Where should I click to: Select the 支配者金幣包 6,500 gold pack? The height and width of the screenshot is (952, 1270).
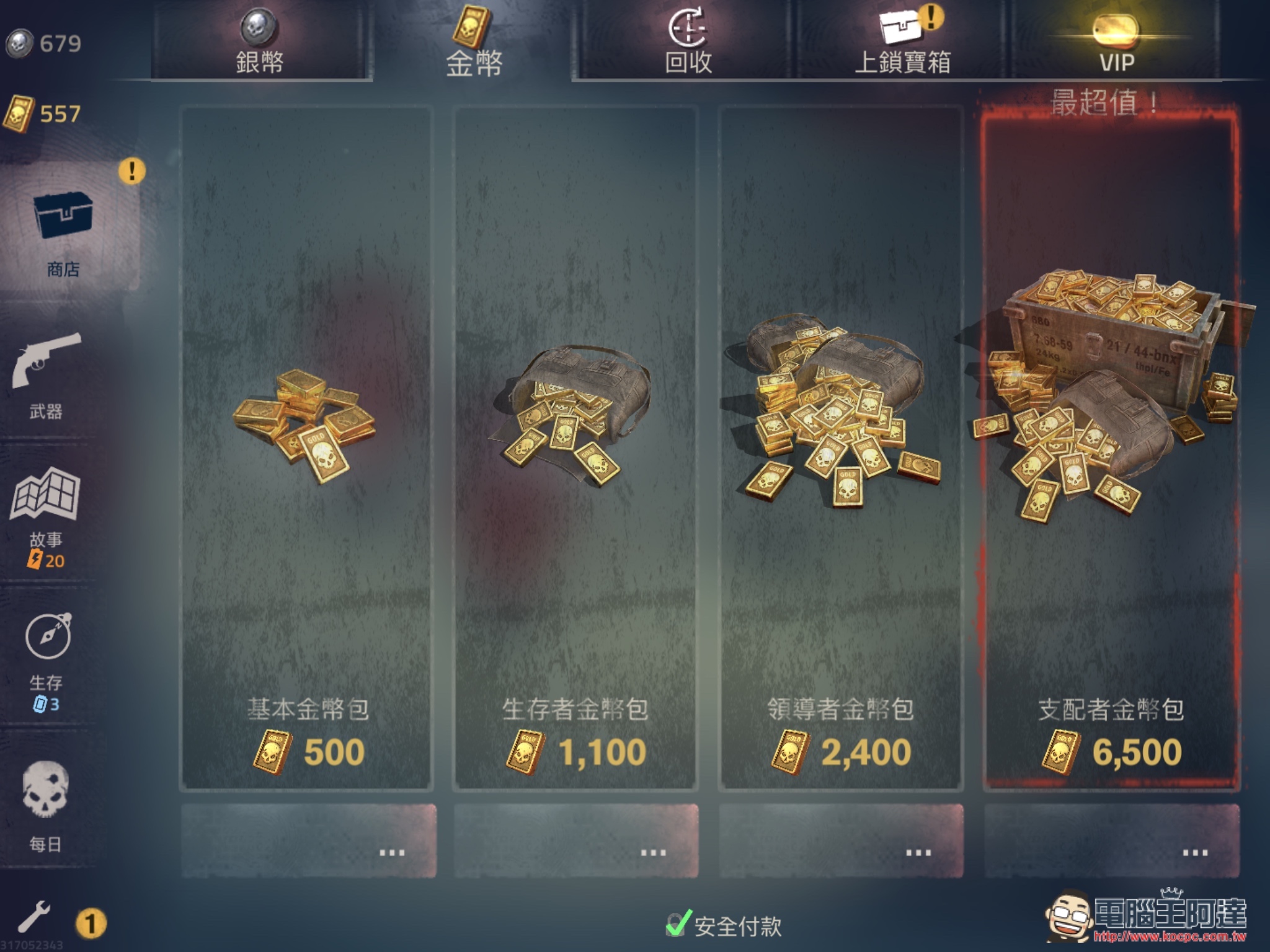pos(1111,447)
